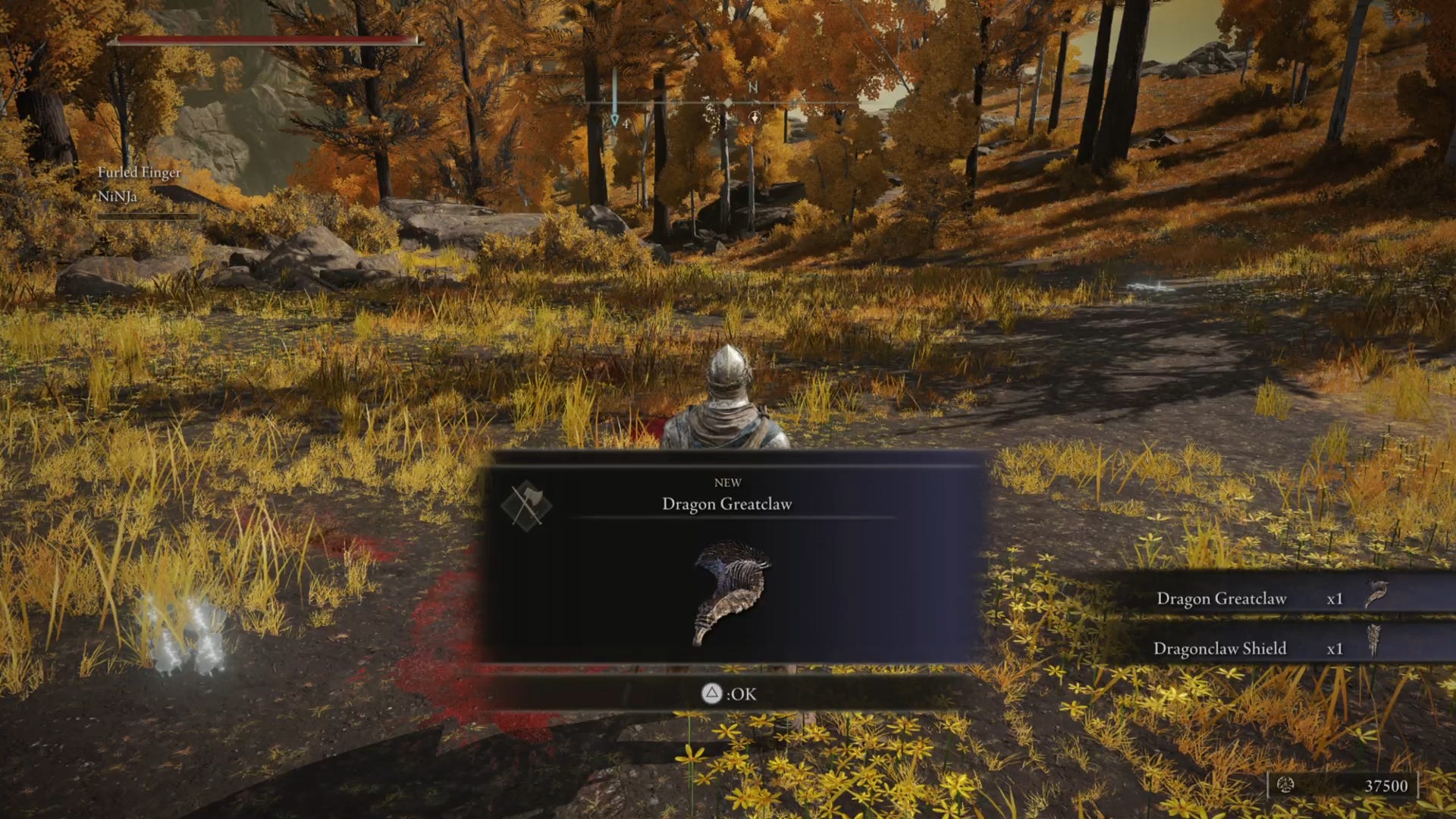Click the NEW label in the item dialog
This screenshot has width=1456, height=819.
[x=729, y=482]
